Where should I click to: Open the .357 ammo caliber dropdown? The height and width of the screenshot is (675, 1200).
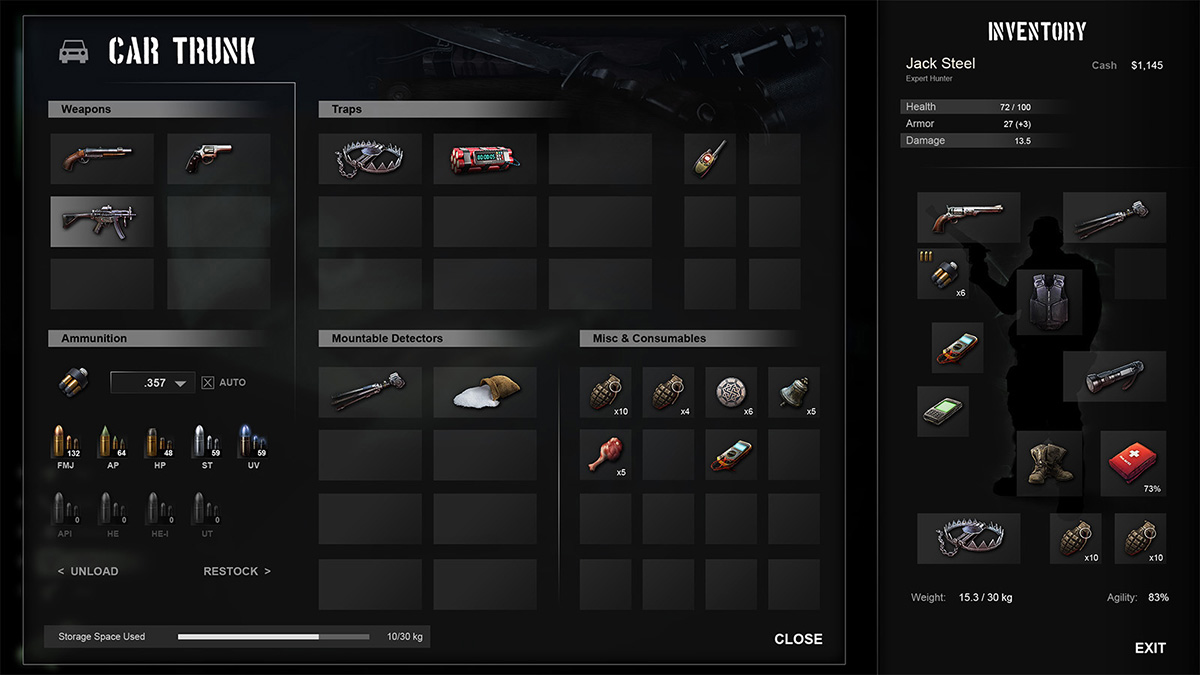coord(153,382)
